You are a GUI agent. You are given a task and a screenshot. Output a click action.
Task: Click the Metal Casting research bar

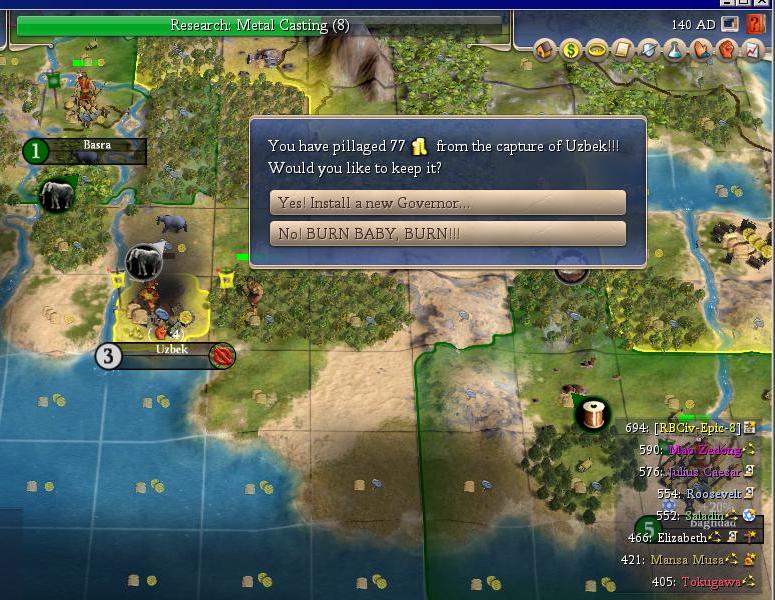click(x=260, y=25)
